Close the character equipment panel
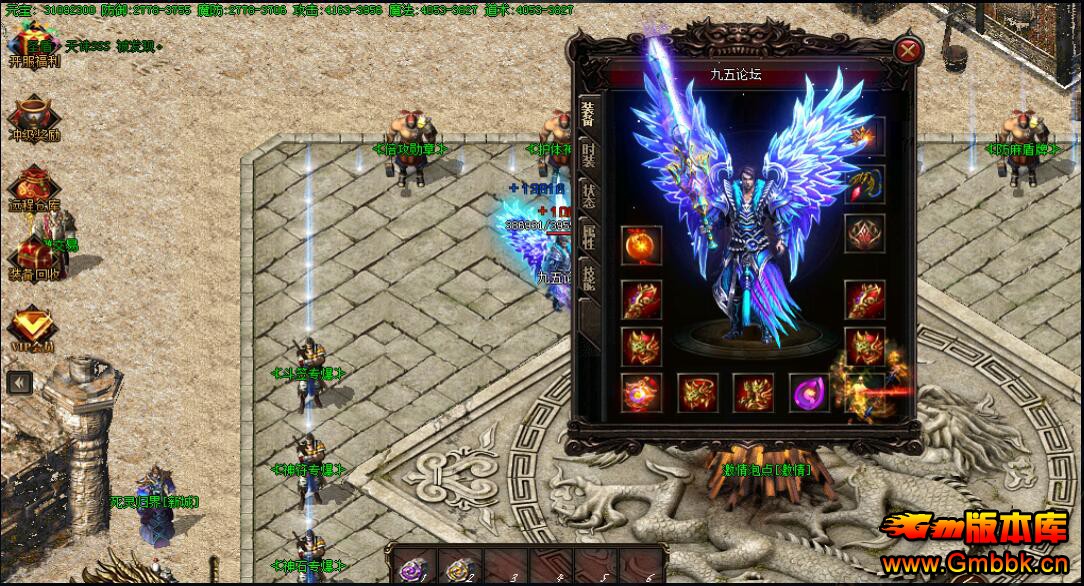The width and height of the screenshot is (1084, 586). pyautogui.click(x=907, y=50)
